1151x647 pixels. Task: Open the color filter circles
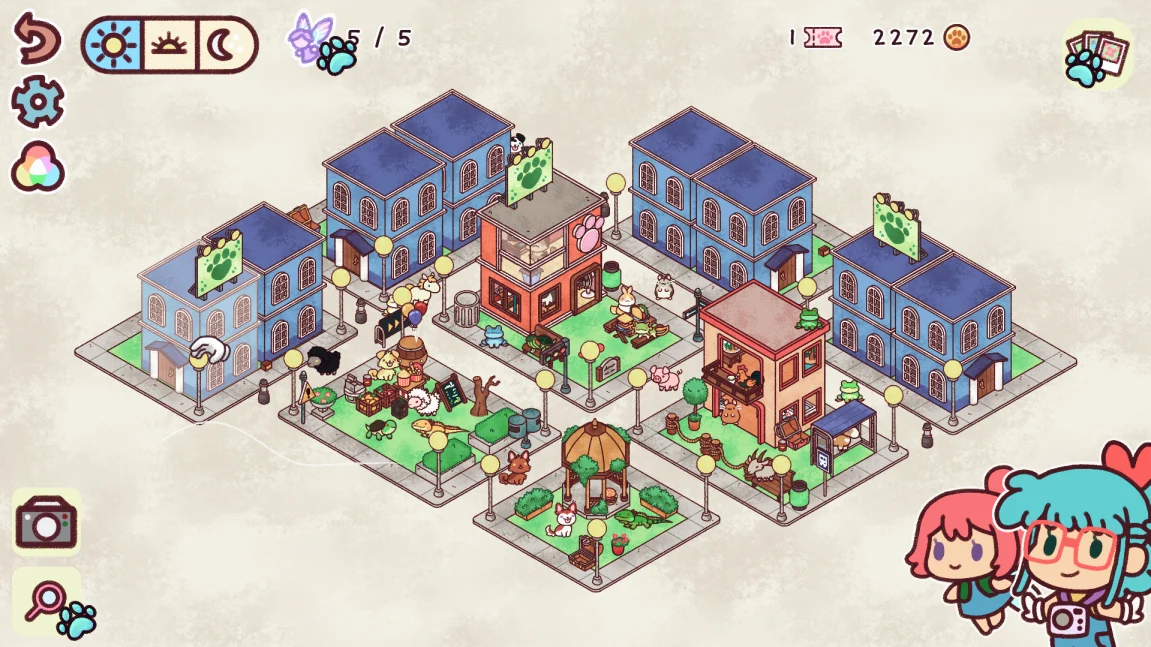(x=38, y=167)
